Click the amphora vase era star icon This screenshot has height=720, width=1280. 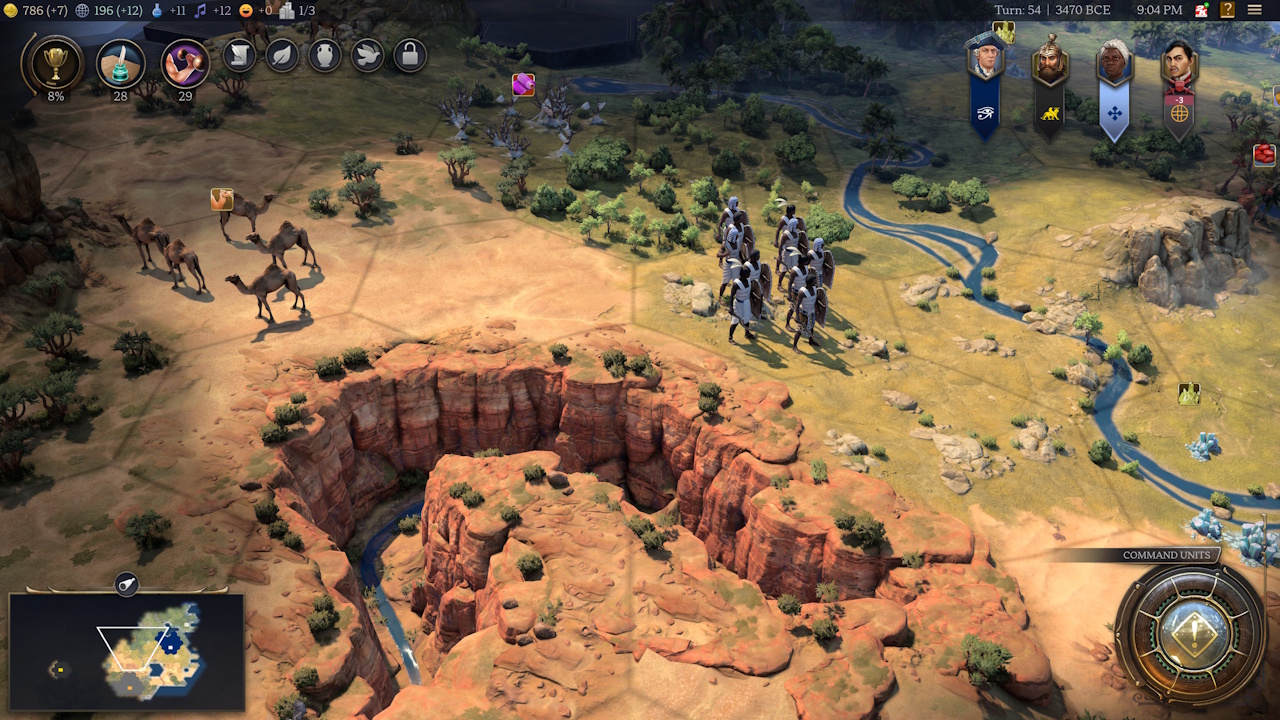[323, 55]
